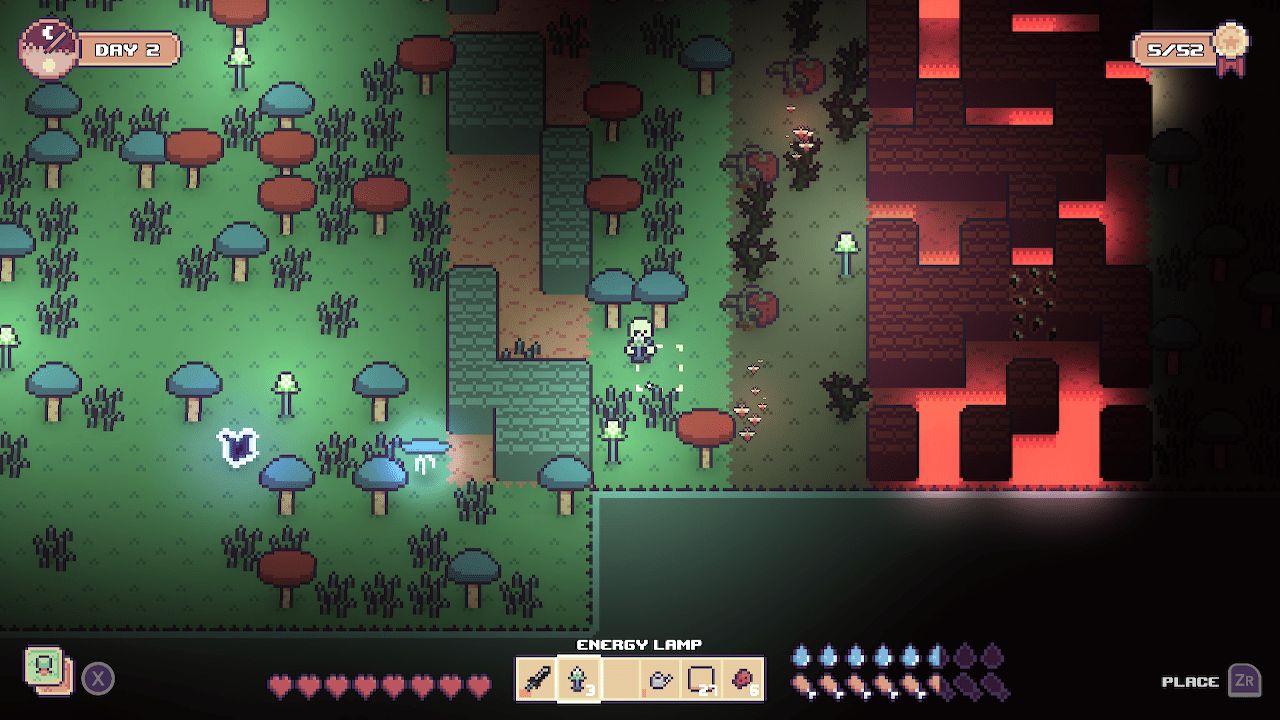Select the watering can in the hotbar
1280x720 pixels.
point(660,680)
